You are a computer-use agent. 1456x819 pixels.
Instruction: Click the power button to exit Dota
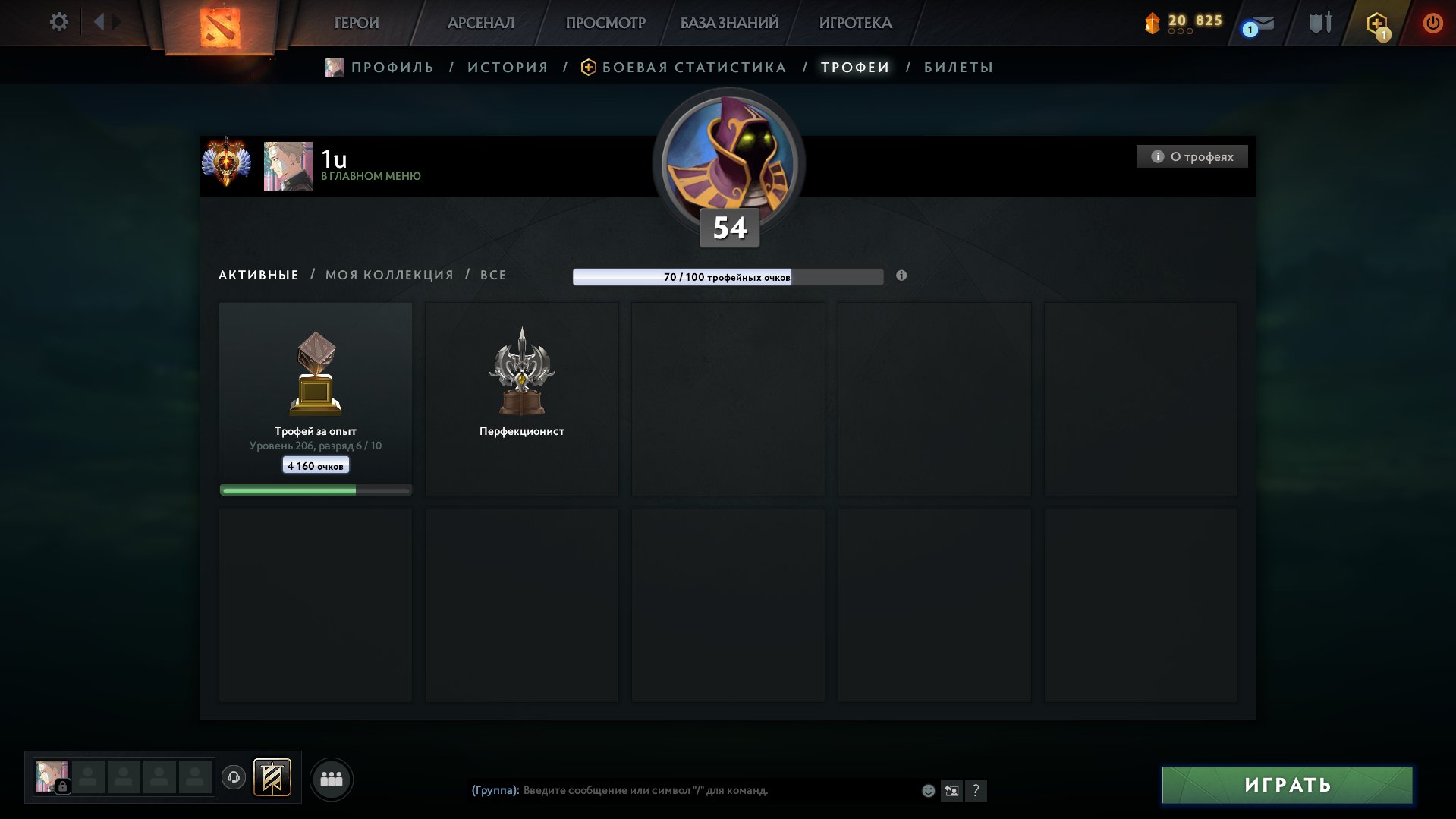tap(1432, 23)
